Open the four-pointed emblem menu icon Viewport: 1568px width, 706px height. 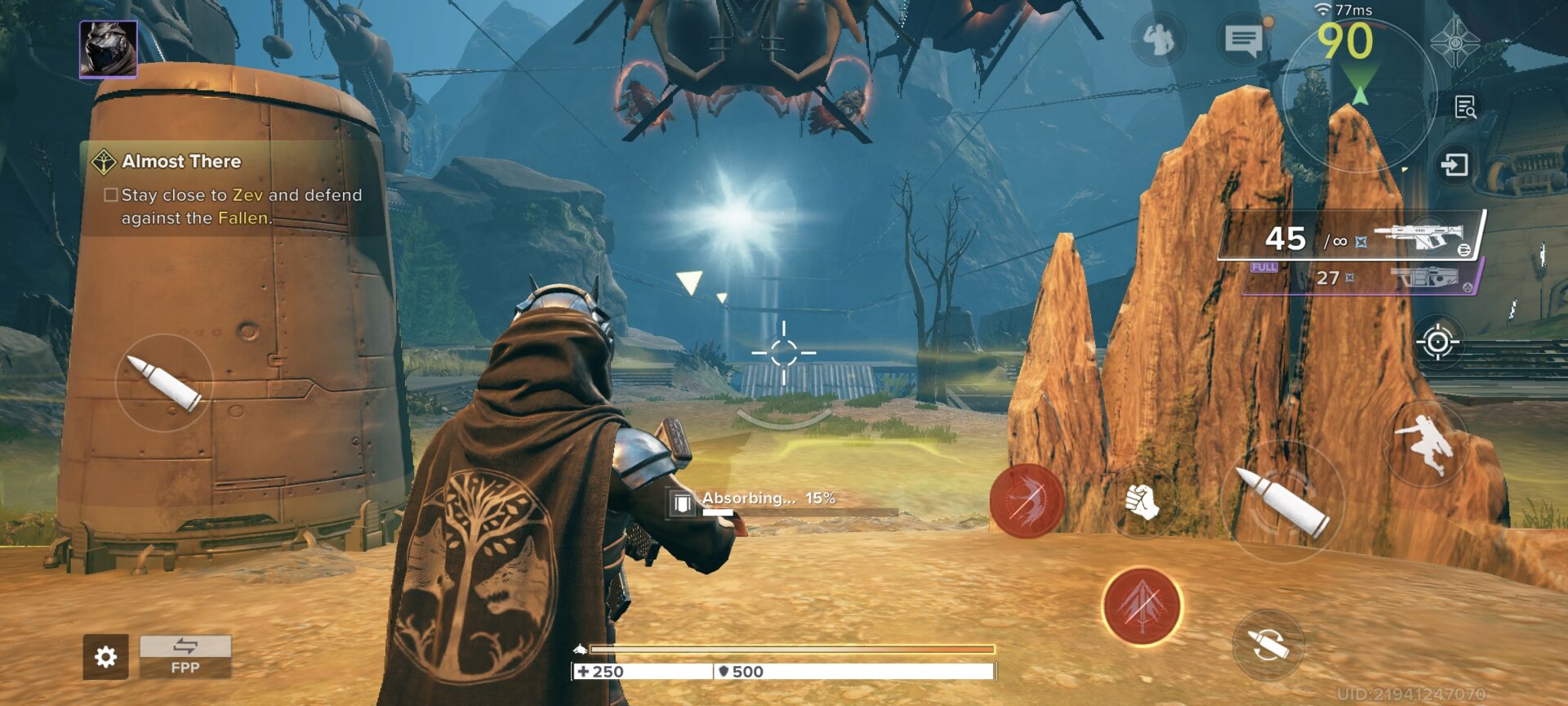[x=1455, y=41]
